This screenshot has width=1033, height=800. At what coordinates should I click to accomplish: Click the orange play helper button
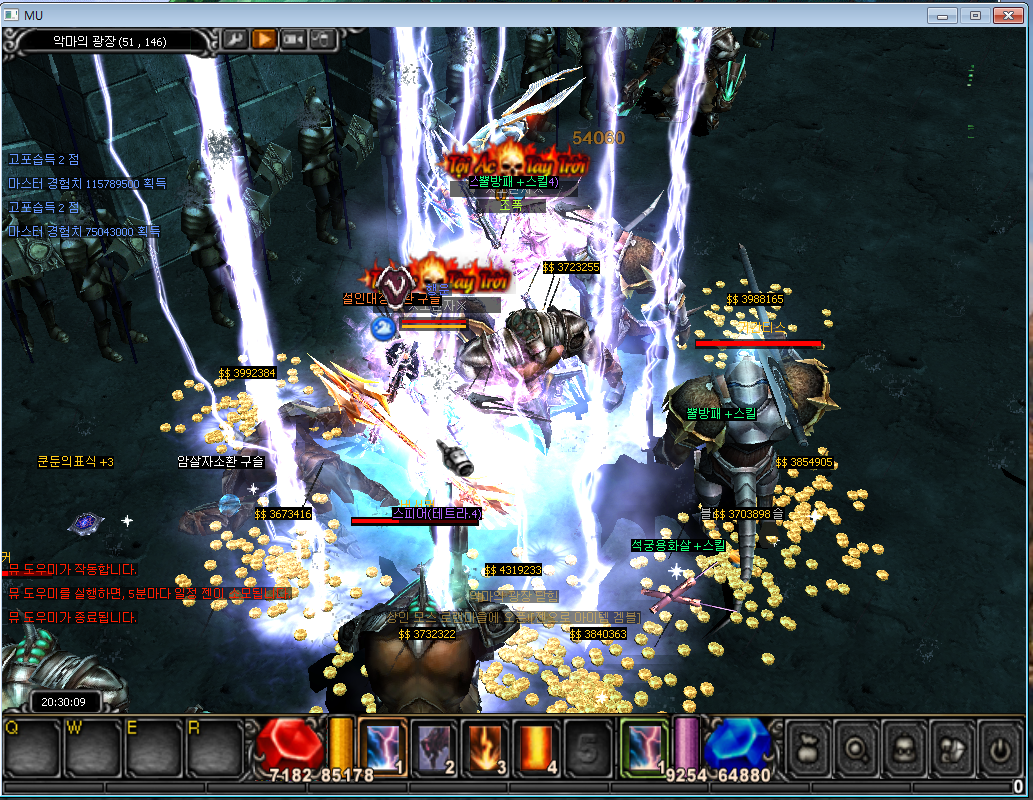(263, 39)
